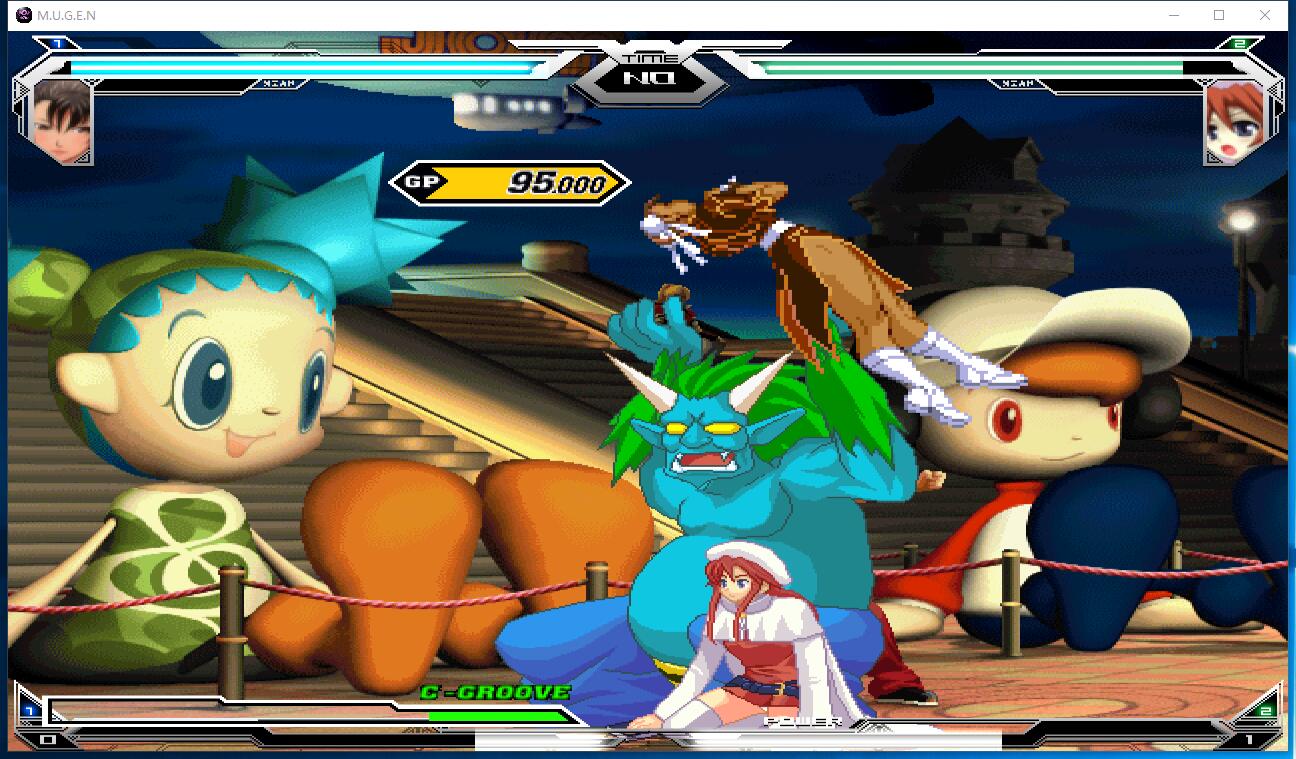Screen dimensions: 1296x759
Task: Minimize the M.U.G.E.N window
Action: point(1173,15)
